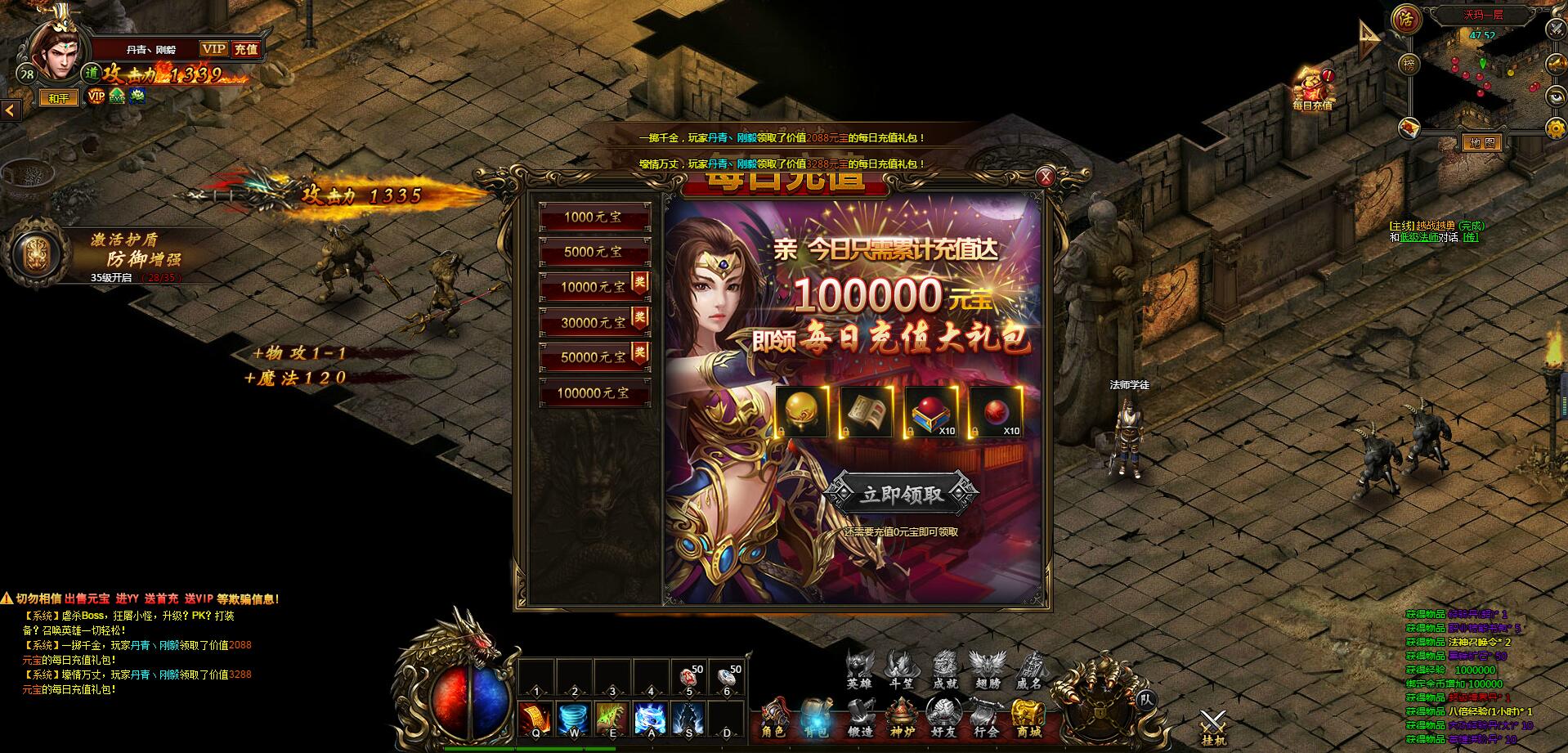The image size is (1568, 753).
Task: Open settings via the gear icon
Action: tap(1555, 128)
